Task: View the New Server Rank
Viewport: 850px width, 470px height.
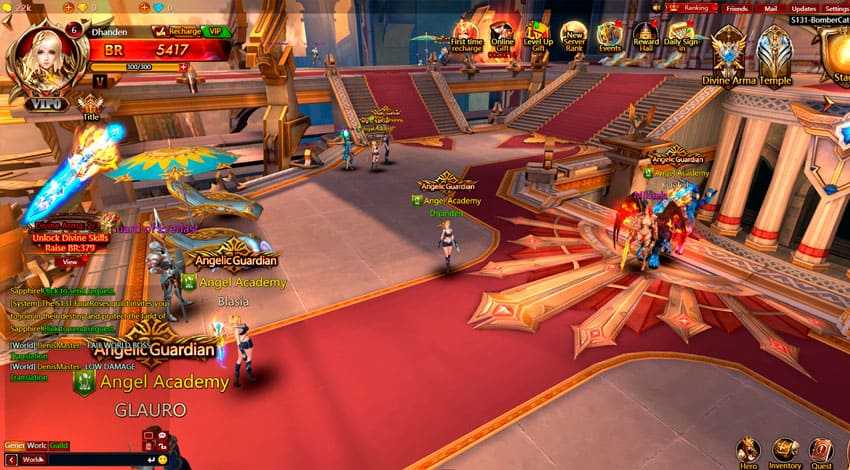Action: click(573, 37)
